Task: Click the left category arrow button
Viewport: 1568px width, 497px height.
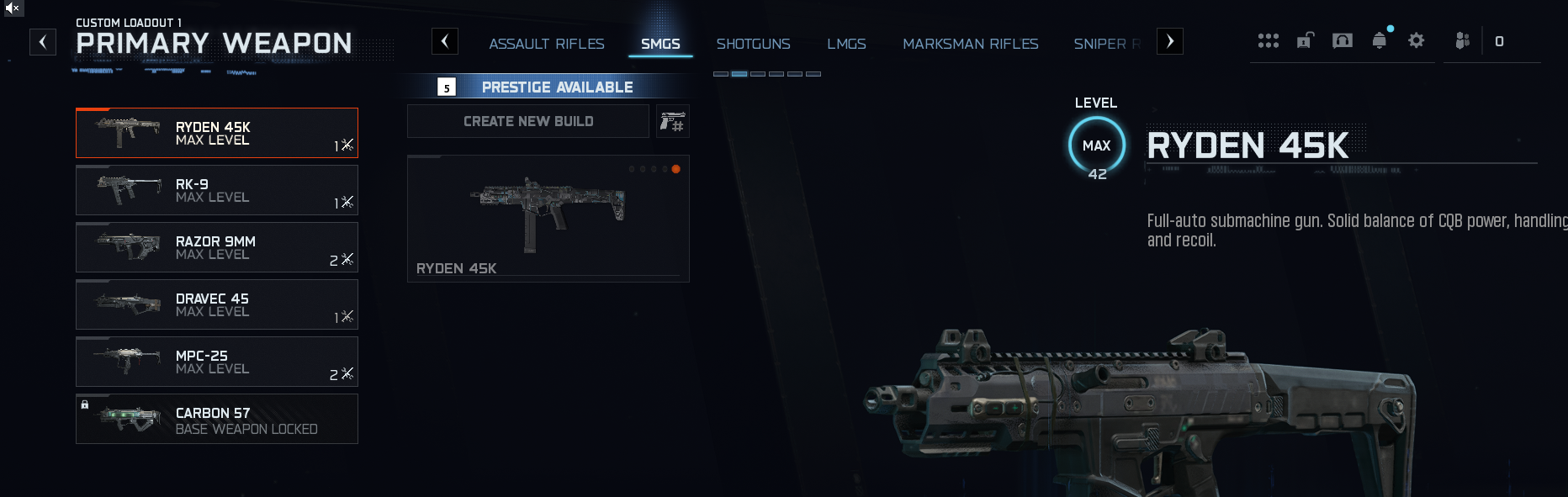Action: tap(445, 41)
